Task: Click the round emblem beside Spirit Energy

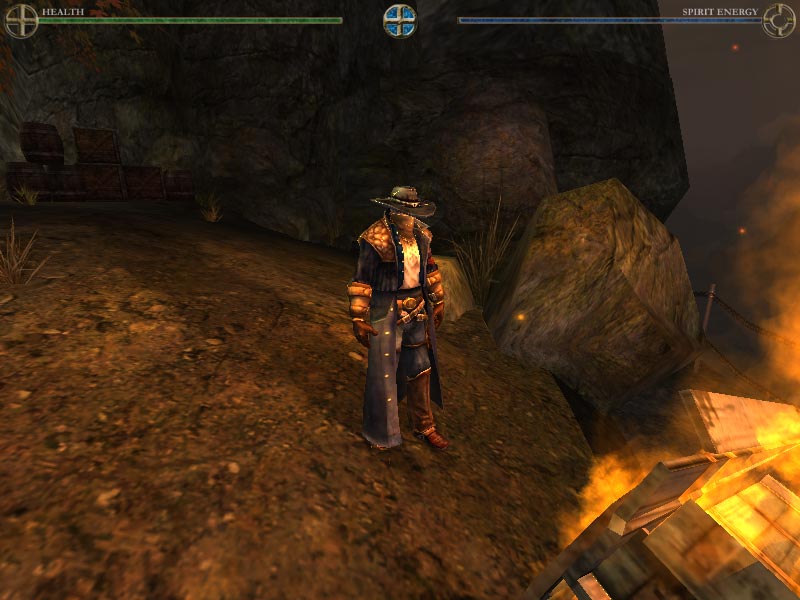Action: tap(779, 20)
